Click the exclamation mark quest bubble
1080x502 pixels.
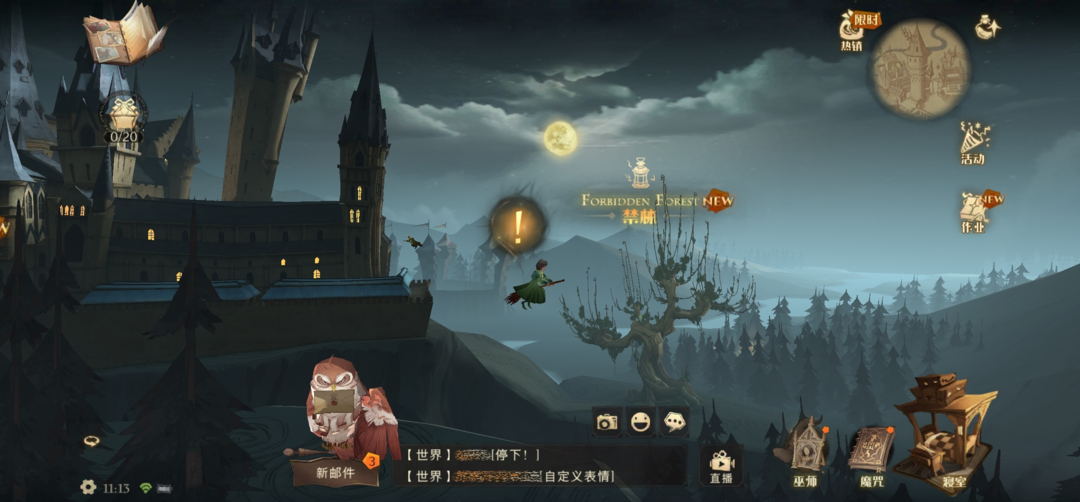click(517, 226)
